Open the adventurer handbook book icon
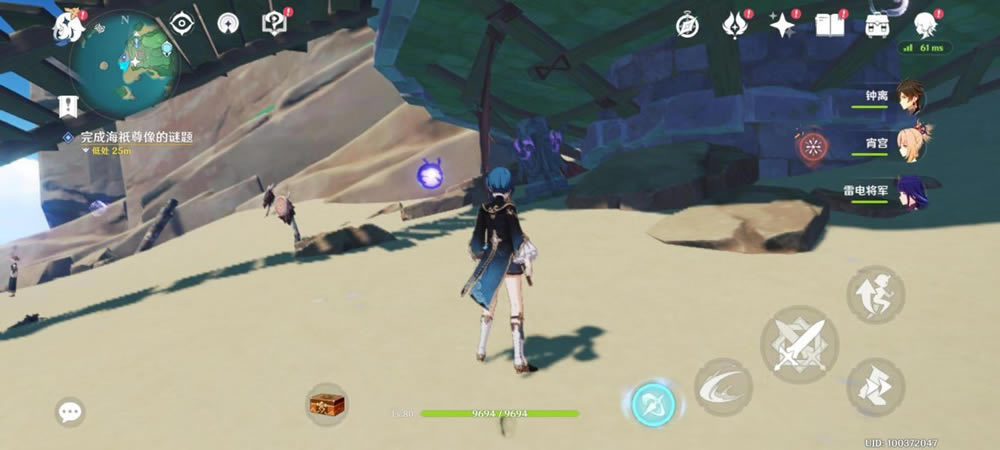 [830, 25]
